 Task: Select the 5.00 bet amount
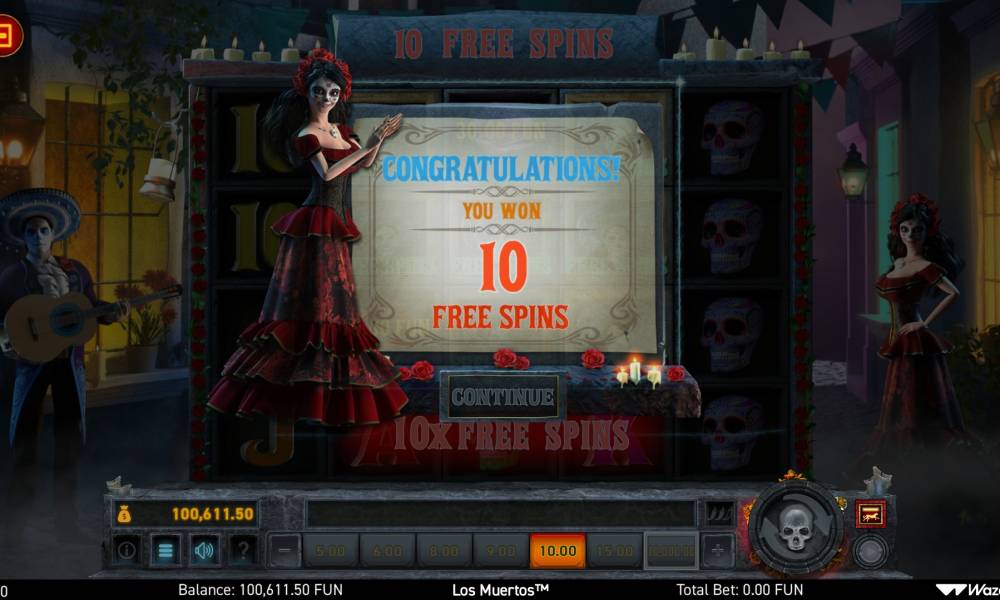(330, 551)
